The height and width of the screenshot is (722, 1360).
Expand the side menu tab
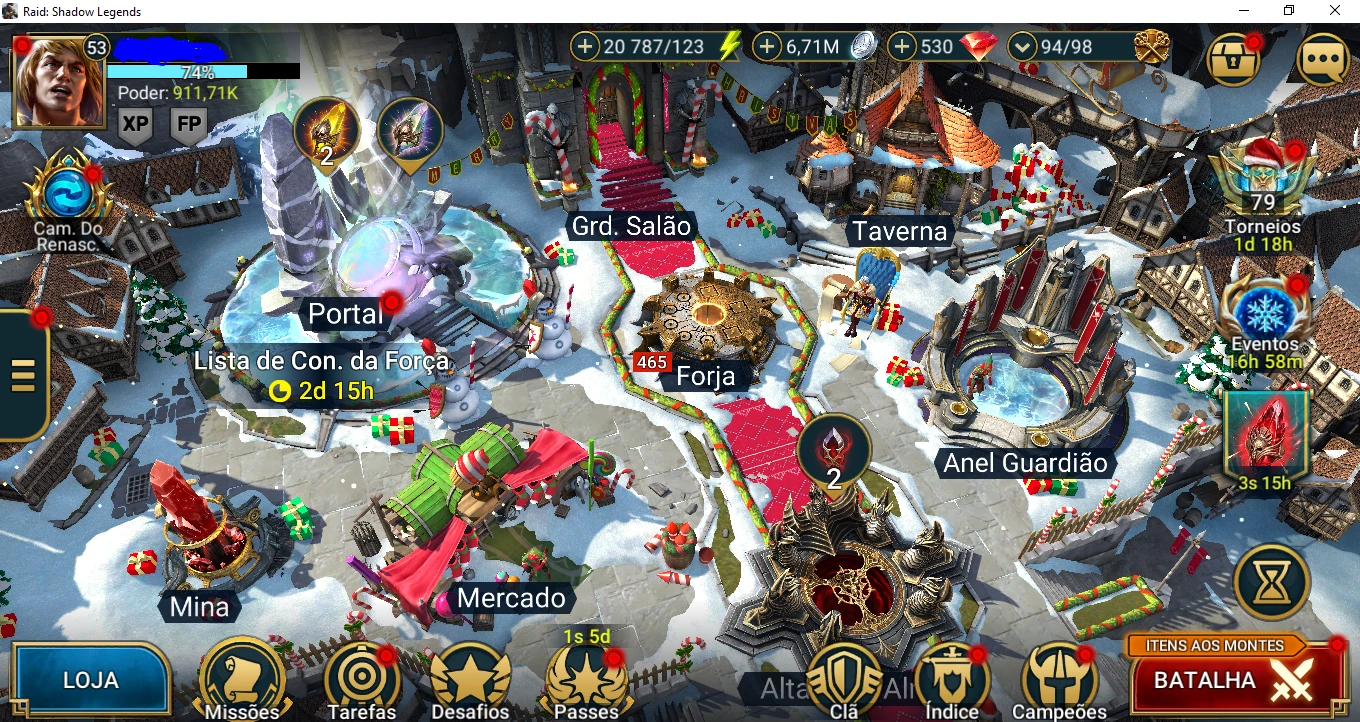[x=22, y=374]
